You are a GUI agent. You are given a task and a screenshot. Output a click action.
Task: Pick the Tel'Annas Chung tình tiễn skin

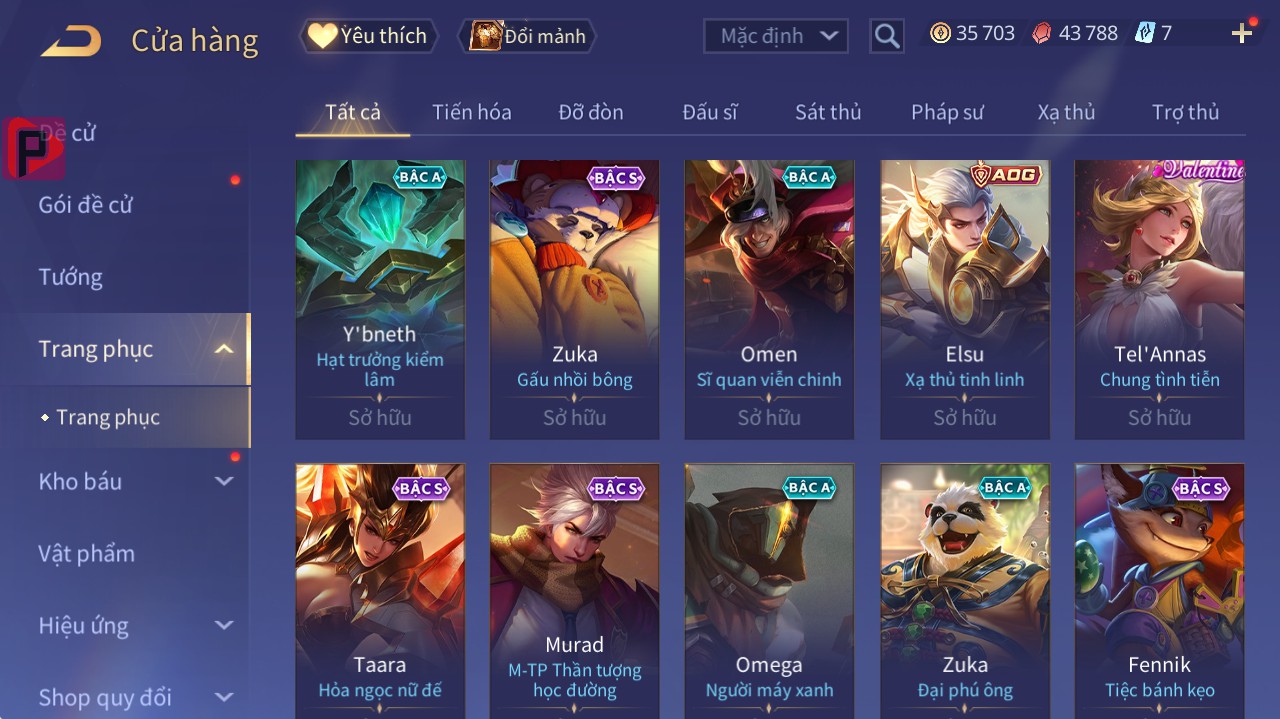tap(1159, 298)
